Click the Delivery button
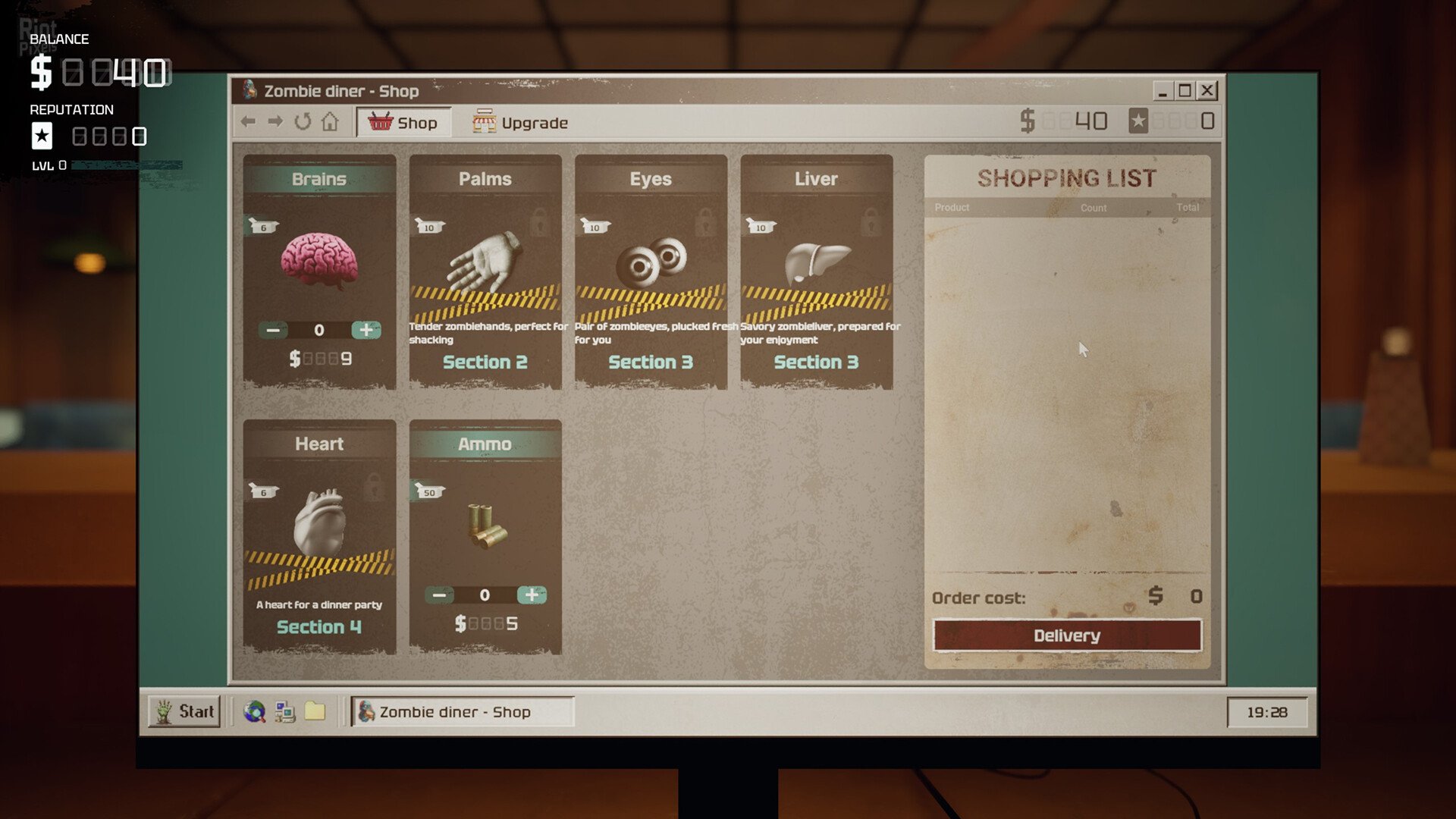Image resolution: width=1456 pixels, height=819 pixels. pyautogui.click(x=1066, y=635)
